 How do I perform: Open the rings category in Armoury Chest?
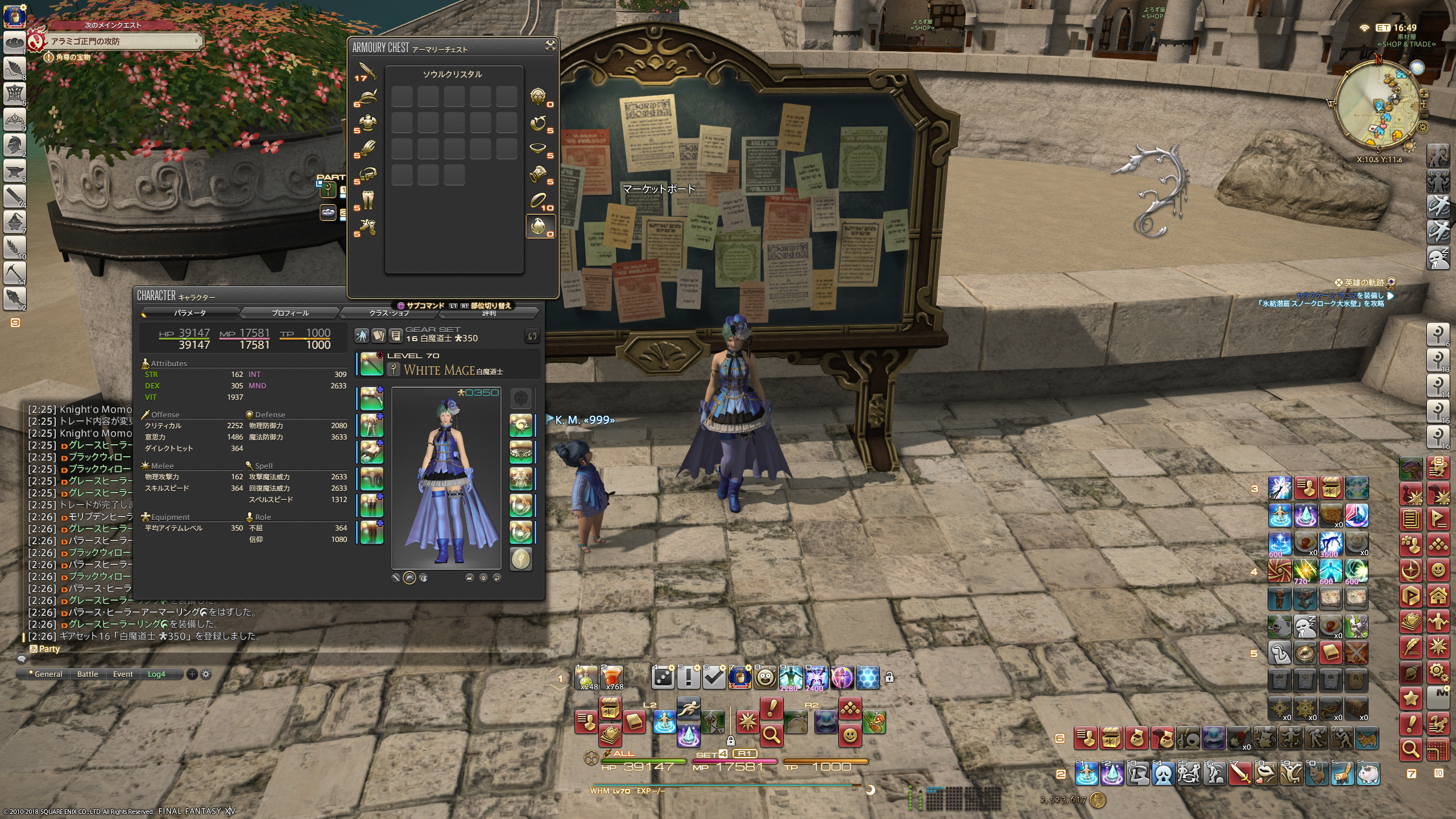pos(538,200)
